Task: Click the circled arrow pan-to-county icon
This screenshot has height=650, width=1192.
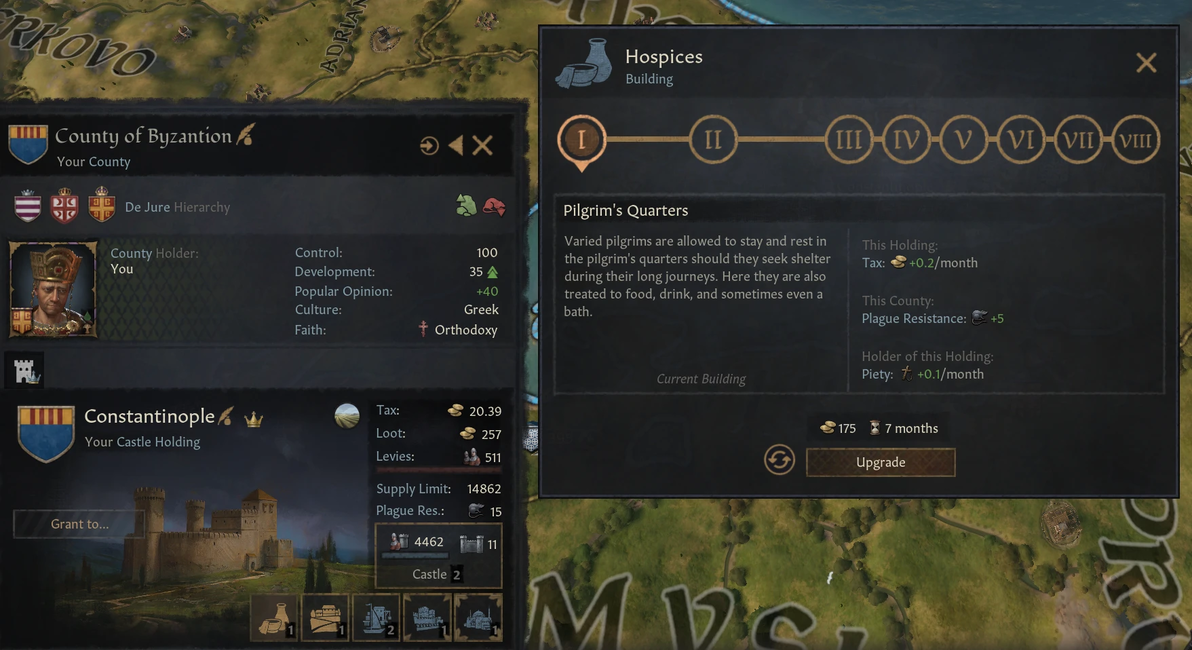Action: point(429,146)
